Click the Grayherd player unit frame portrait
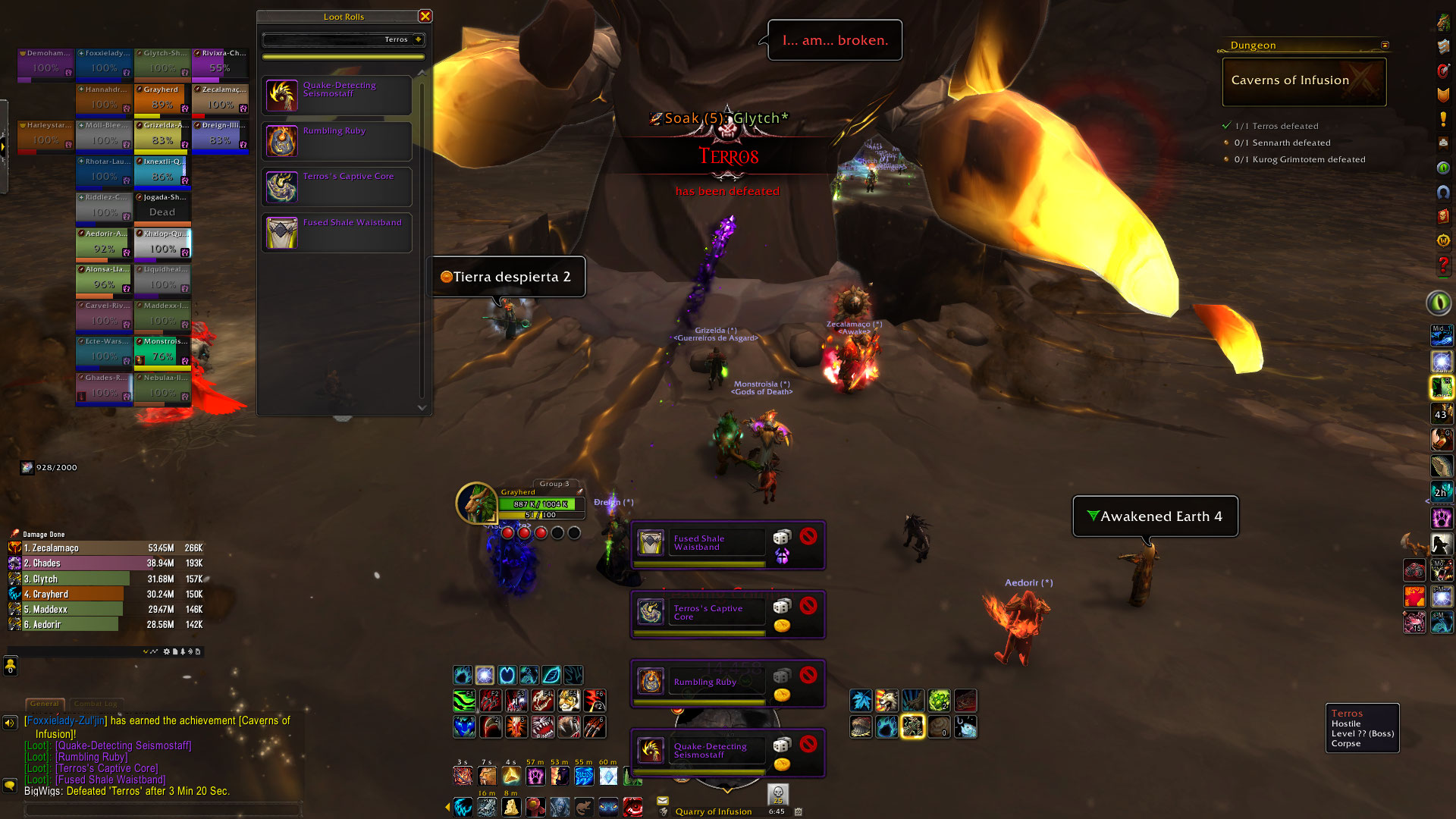 [476, 503]
